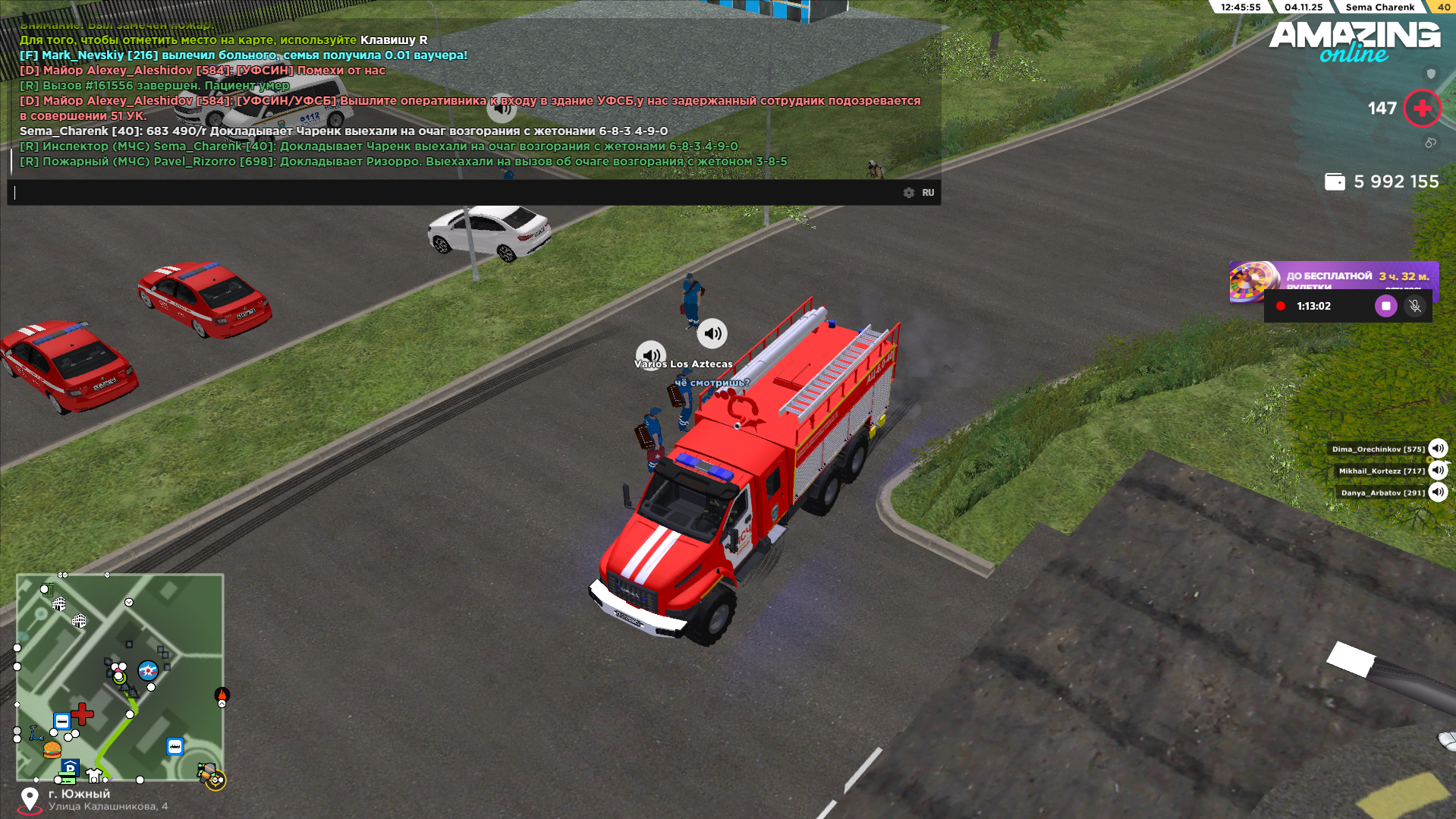The image size is (1456, 819).
Task: Select the emergency service emblem on minimap
Action: pyautogui.click(x=148, y=671)
